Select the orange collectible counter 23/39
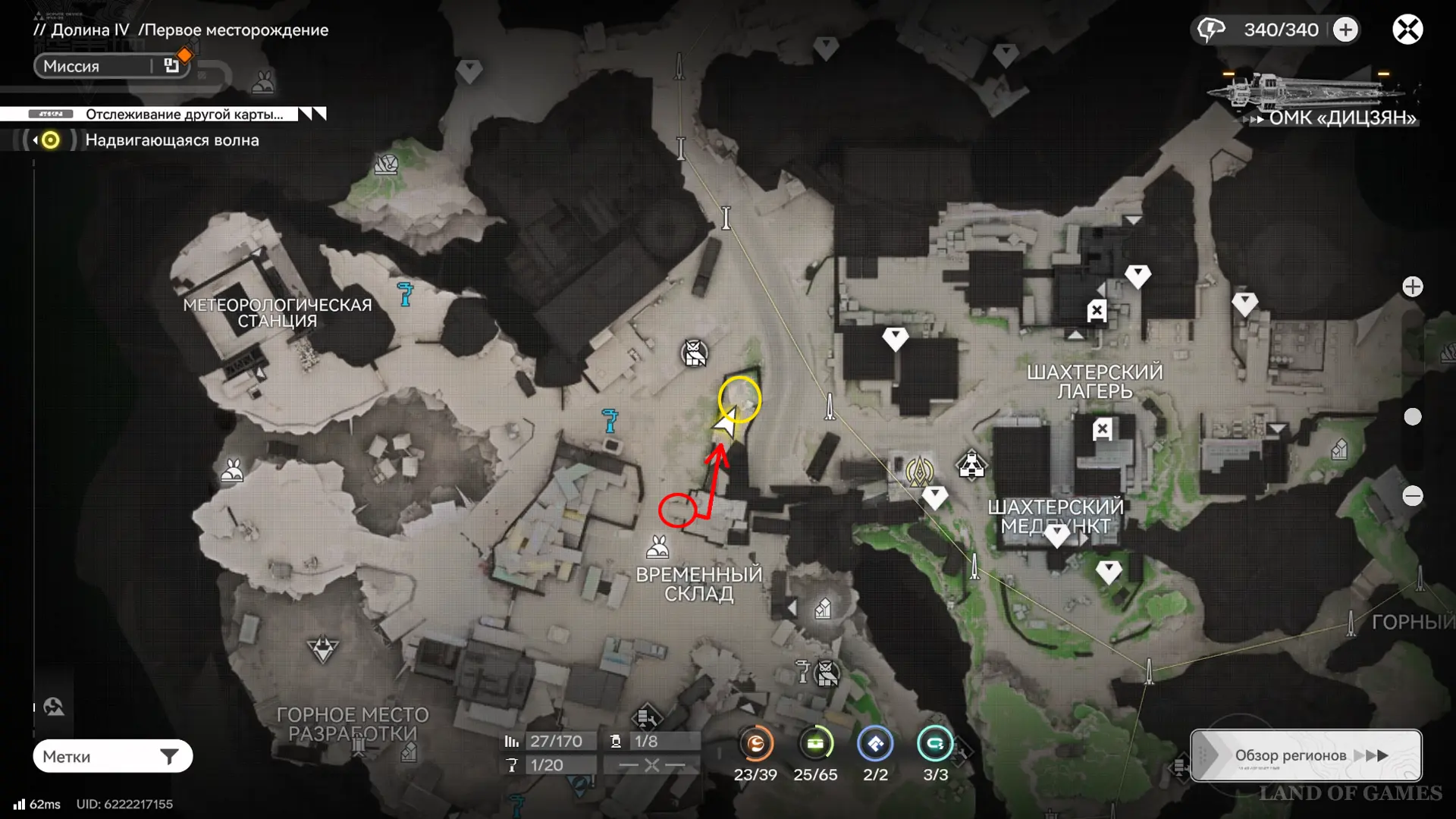Screen dimensions: 1456x819 [755, 745]
